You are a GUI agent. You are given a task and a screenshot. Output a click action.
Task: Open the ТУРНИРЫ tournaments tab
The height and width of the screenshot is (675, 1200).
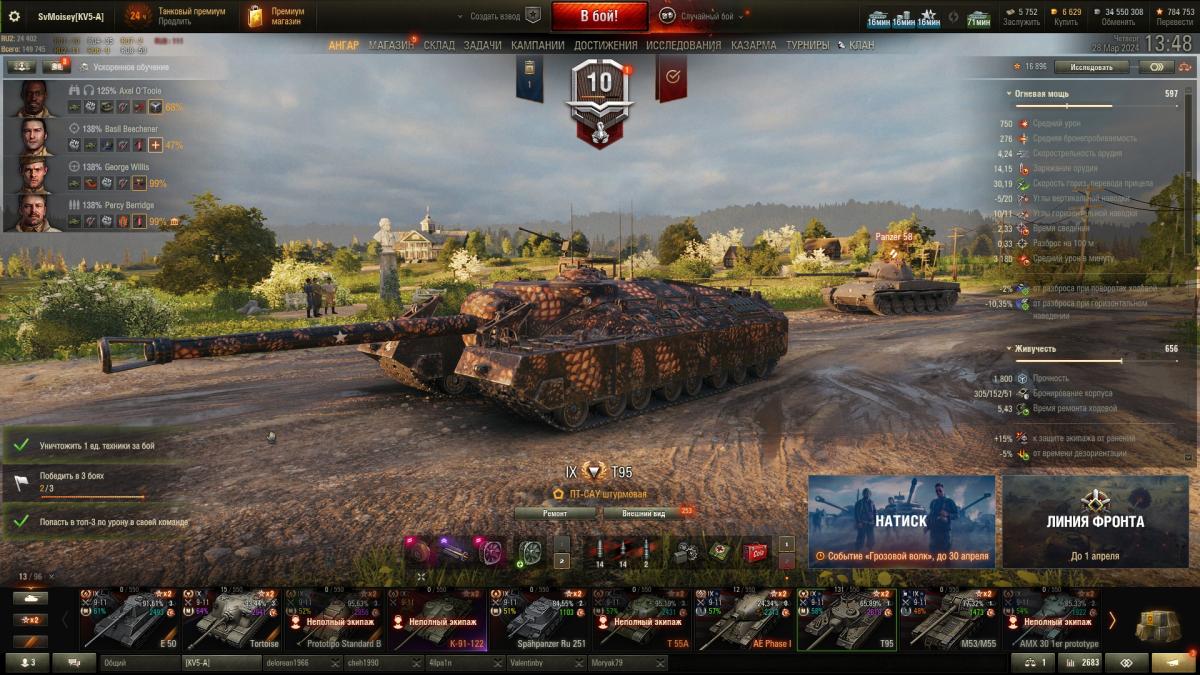pyautogui.click(x=807, y=46)
